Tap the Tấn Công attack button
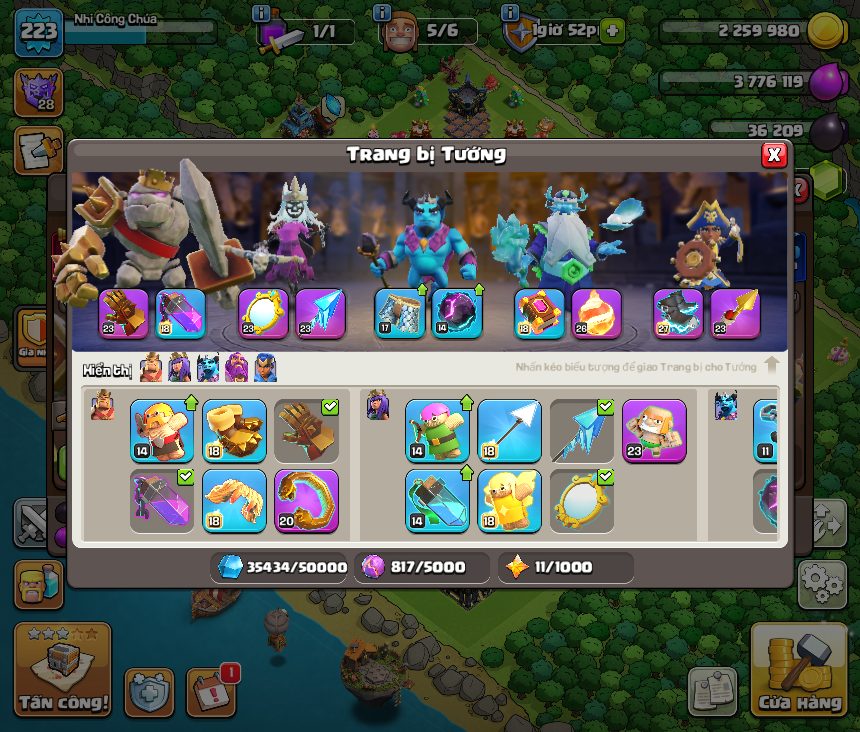This screenshot has height=732, width=860. pyautogui.click(x=62, y=670)
